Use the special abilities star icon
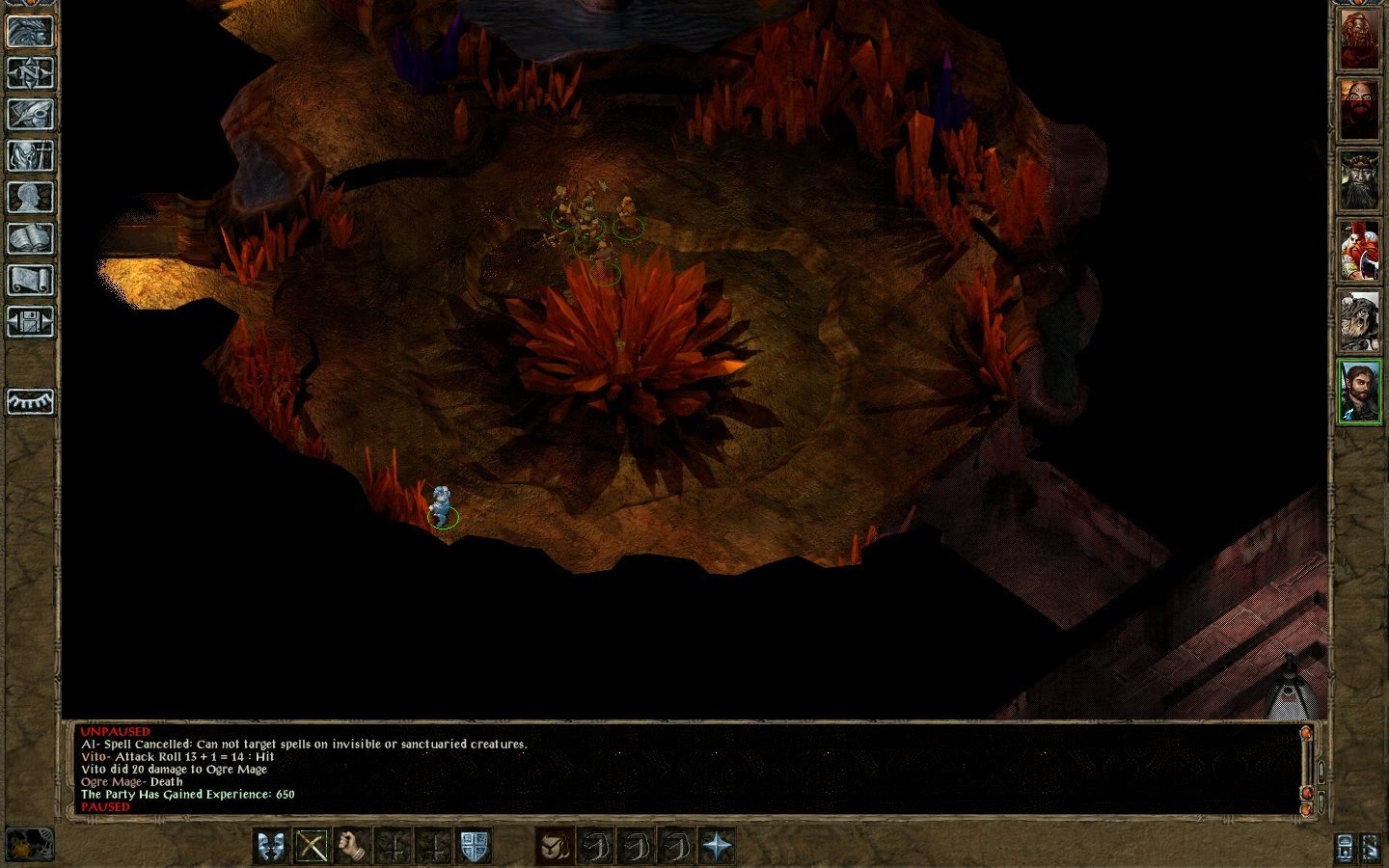Viewport: 1389px width, 868px height. pos(718,847)
